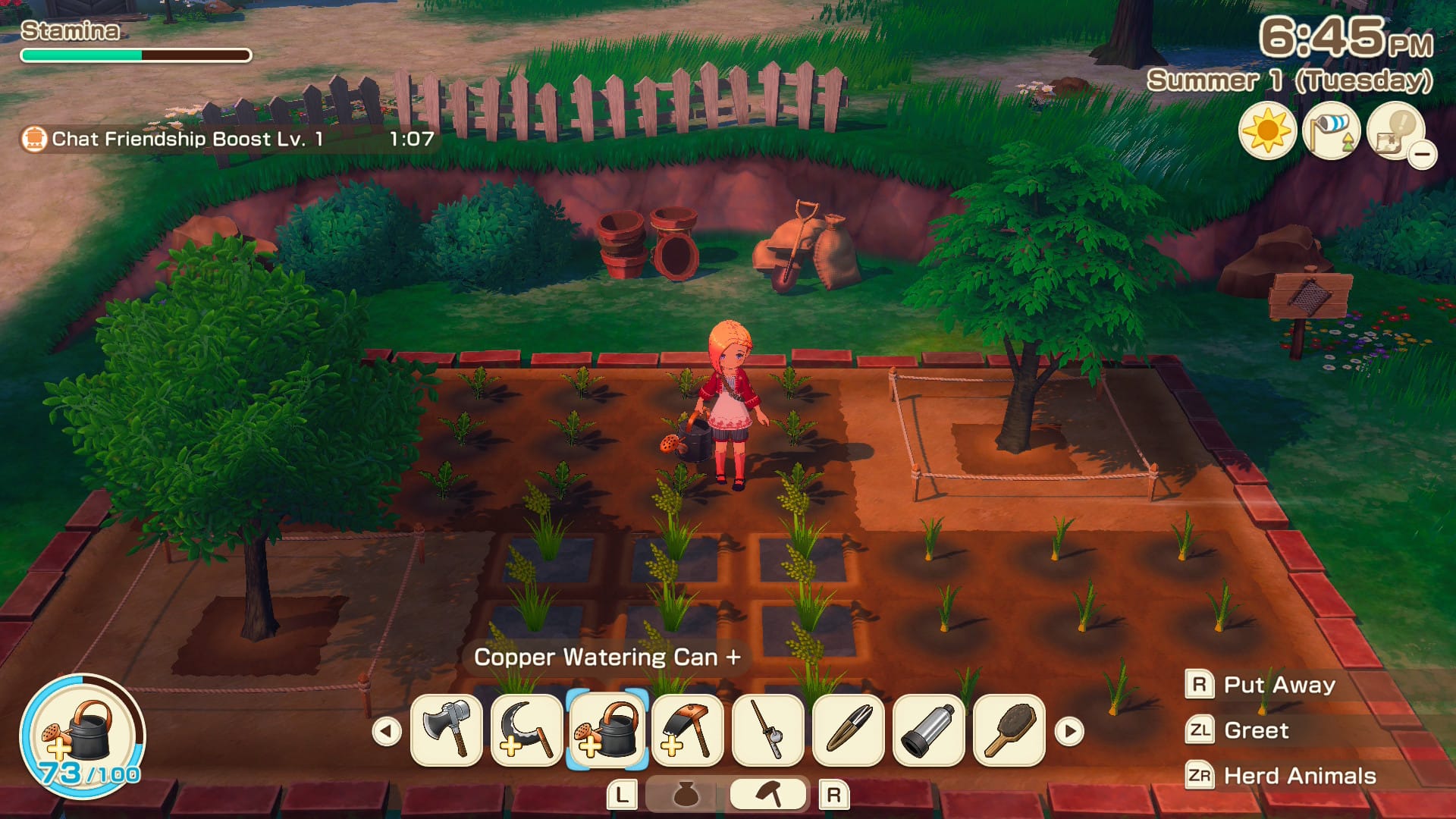Choose the sickle tool slot
Screen dimensions: 1456x819
527,730
